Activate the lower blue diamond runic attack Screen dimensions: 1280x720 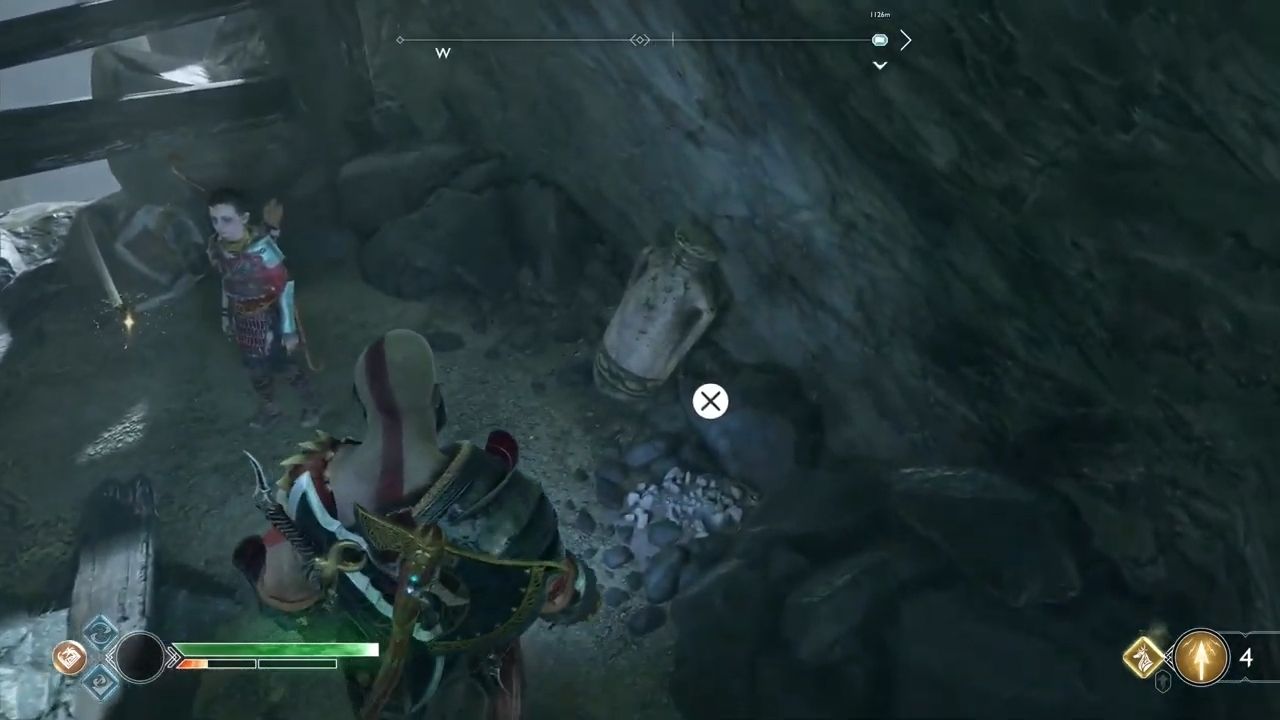99,682
